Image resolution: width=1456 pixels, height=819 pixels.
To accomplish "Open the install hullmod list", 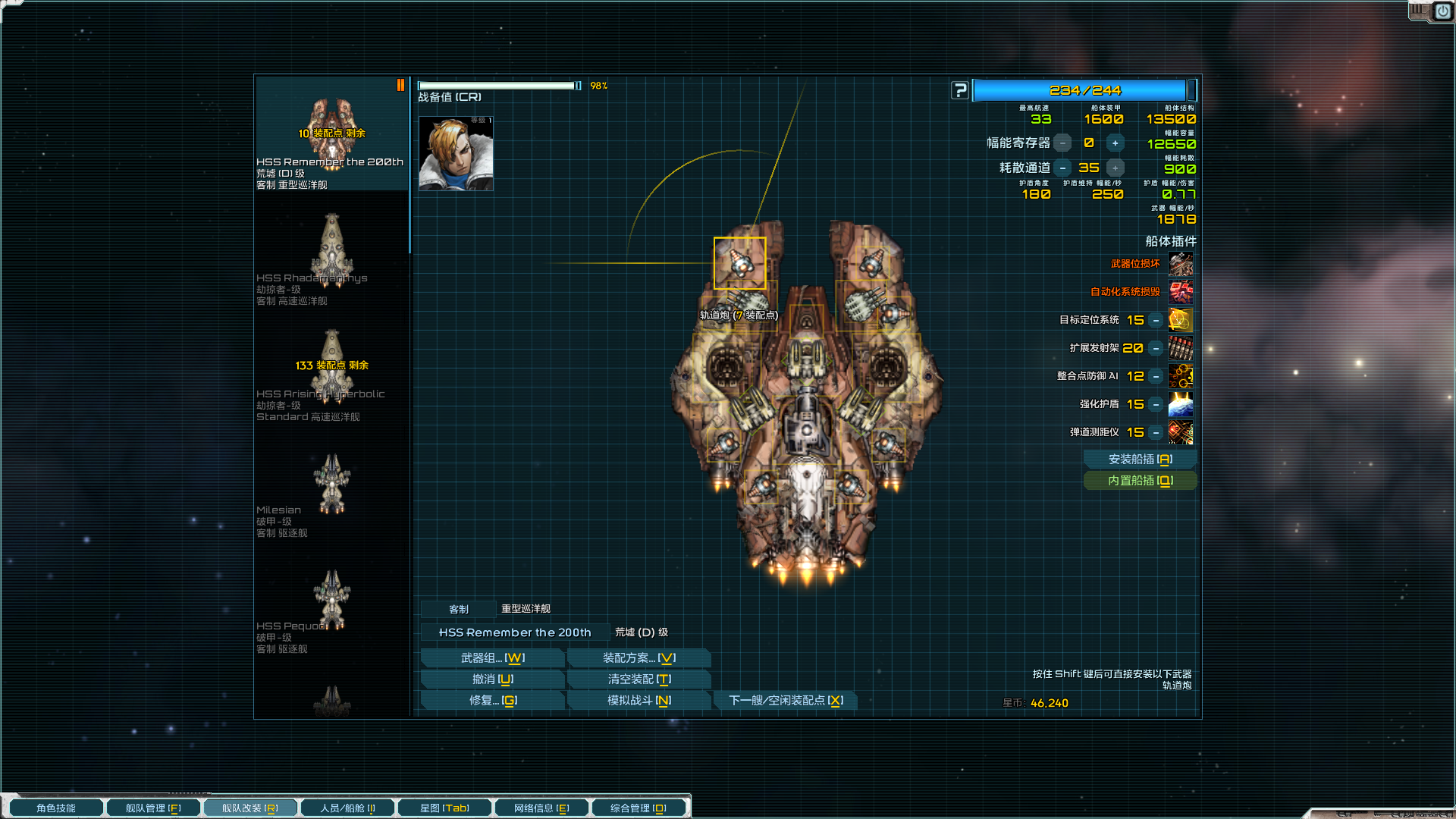I will pyautogui.click(x=1140, y=460).
